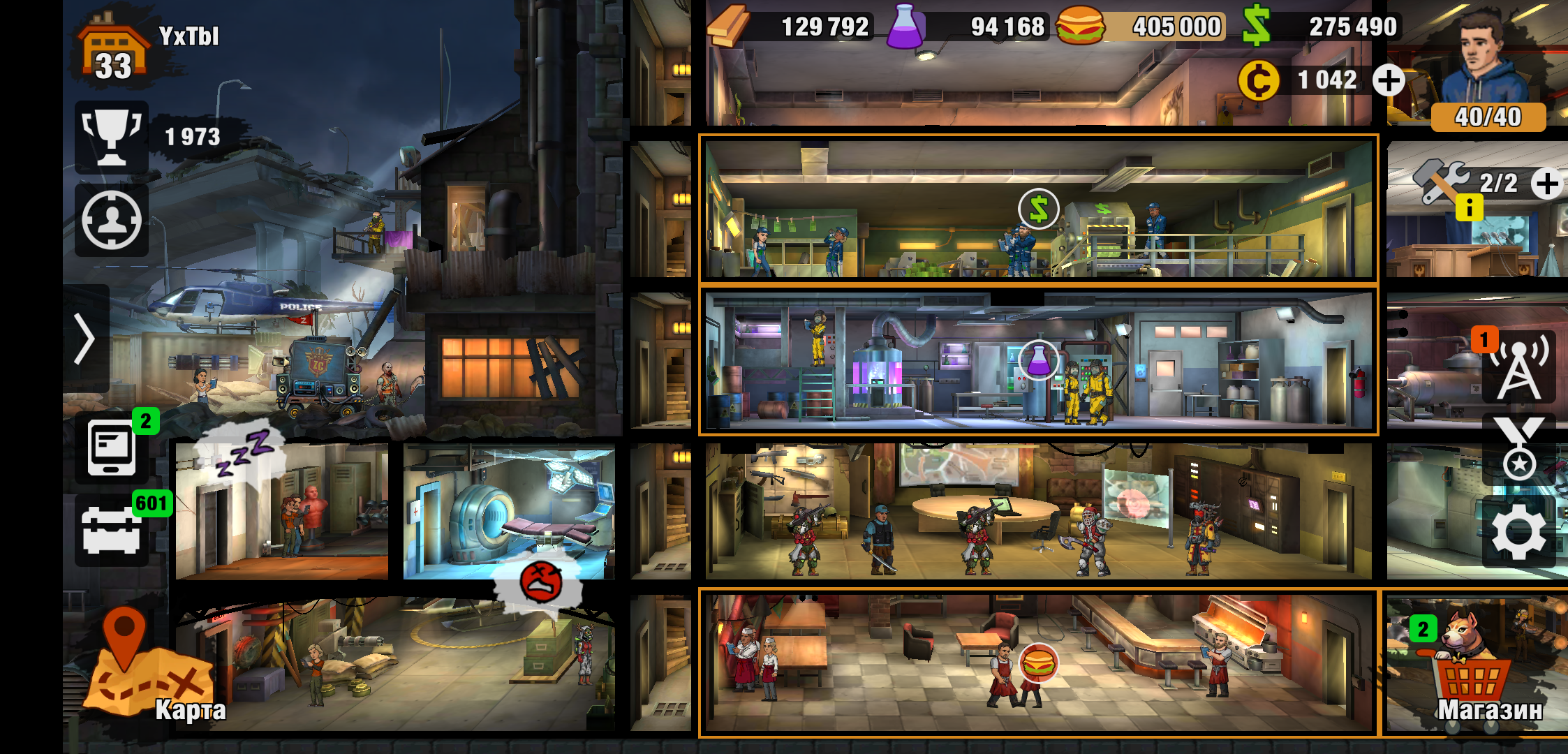Show the yellow builder info badge
Image resolution: width=1568 pixels, height=754 pixels.
(1469, 207)
